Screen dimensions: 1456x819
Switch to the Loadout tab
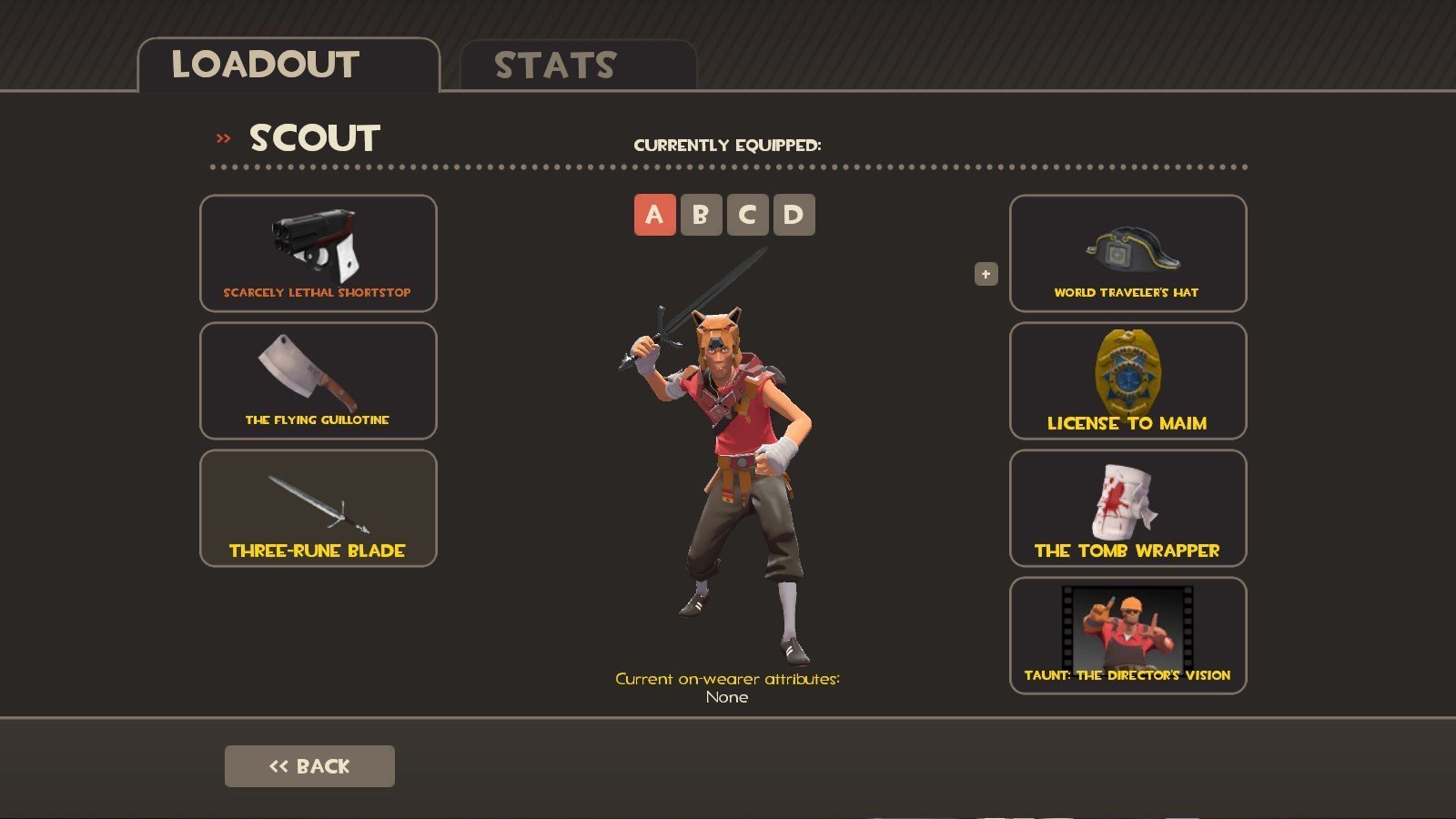(288, 66)
